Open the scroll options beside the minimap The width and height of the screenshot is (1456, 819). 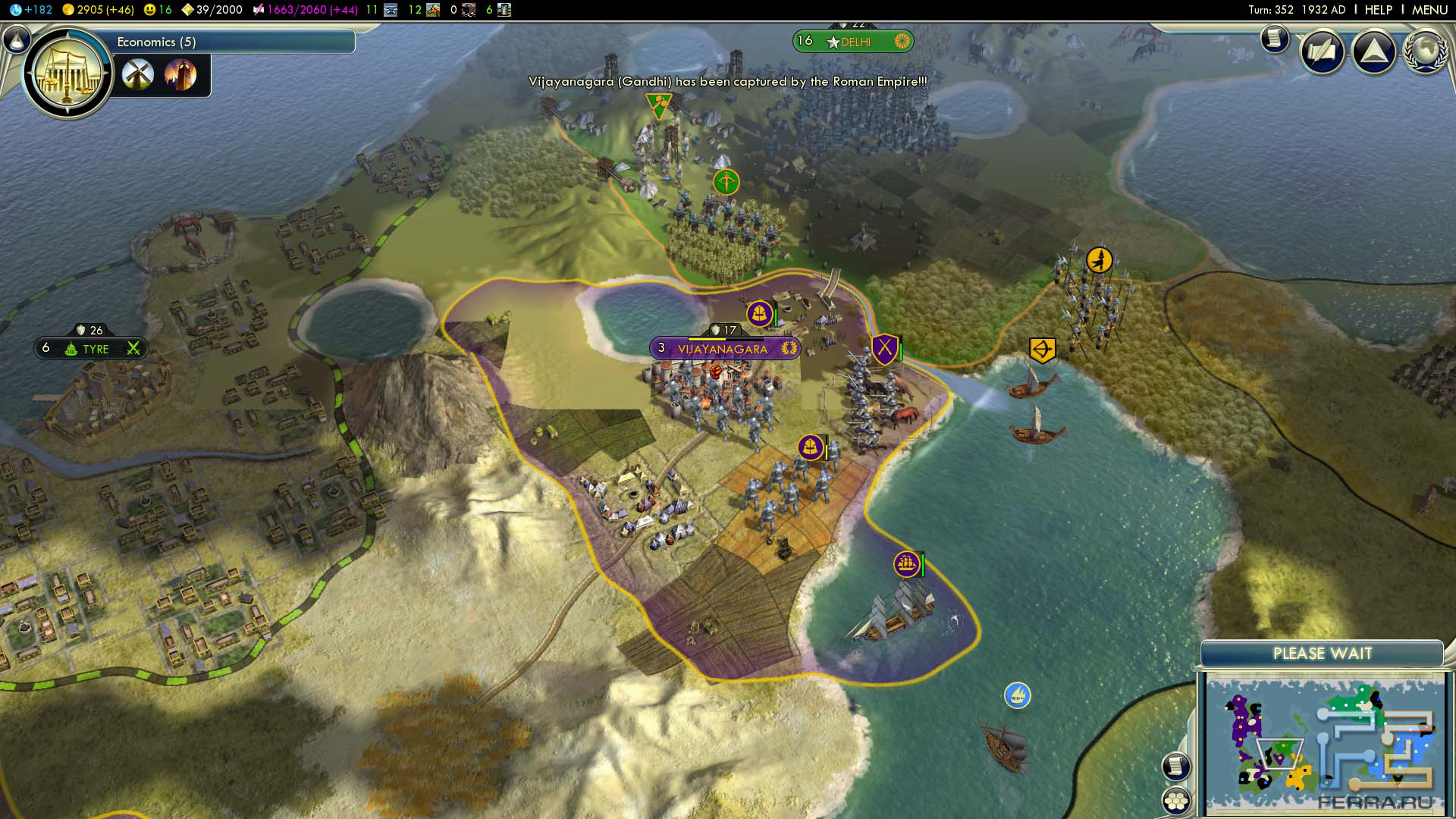pos(1175,766)
